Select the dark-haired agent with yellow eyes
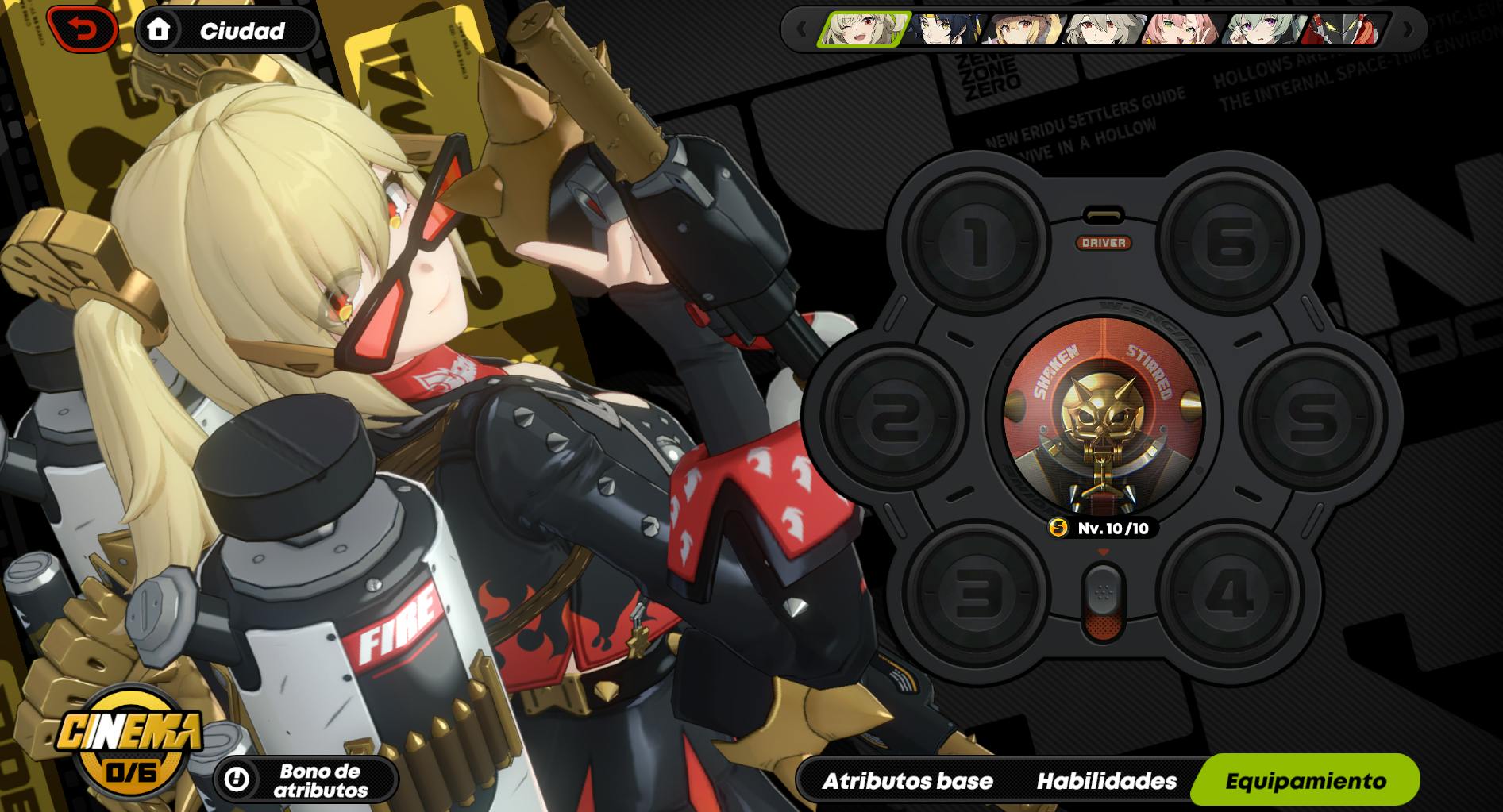The width and height of the screenshot is (1503, 812). coord(946,30)
